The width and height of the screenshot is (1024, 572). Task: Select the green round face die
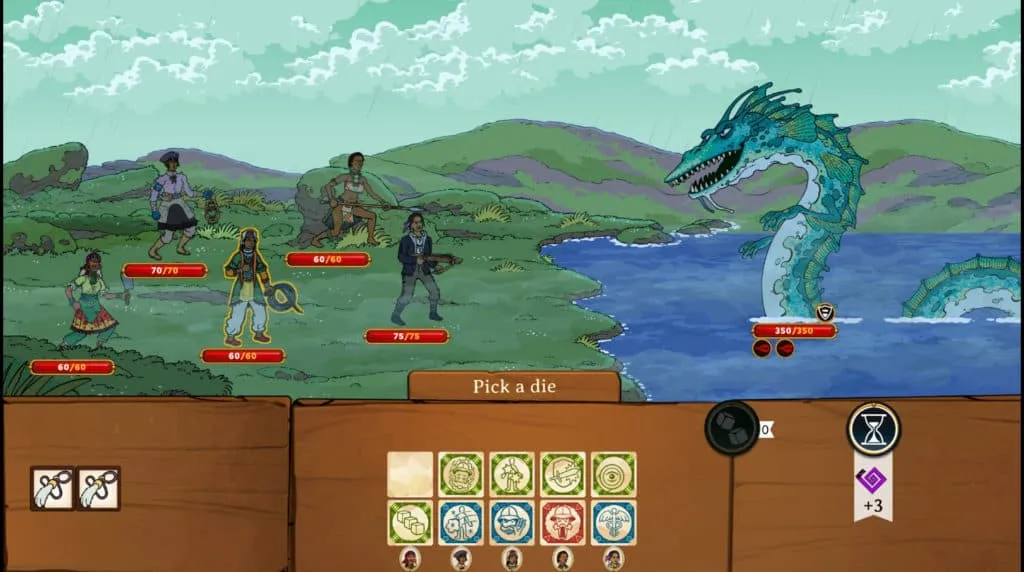(x=461, y=474)
